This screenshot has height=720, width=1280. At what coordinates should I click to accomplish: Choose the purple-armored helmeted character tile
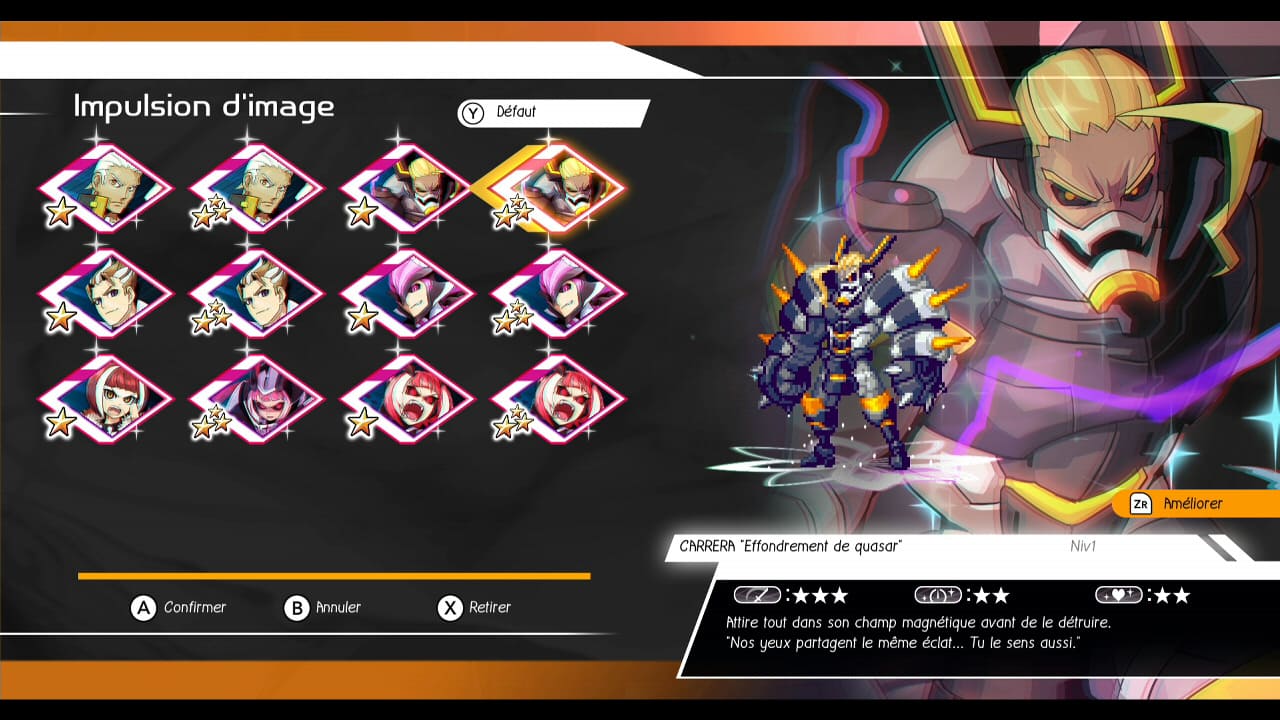click(x=257, y=399)
